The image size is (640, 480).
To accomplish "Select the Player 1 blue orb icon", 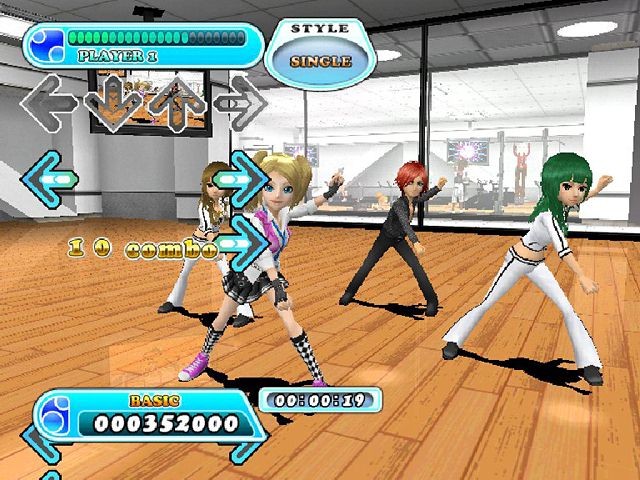I will (43, 42).
